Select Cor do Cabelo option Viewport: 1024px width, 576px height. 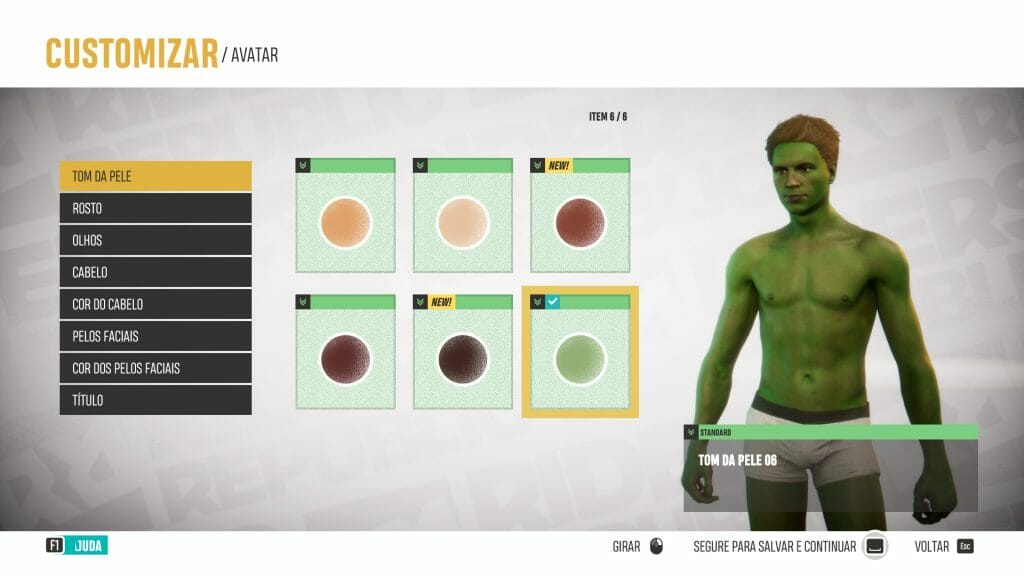point(155,304)
